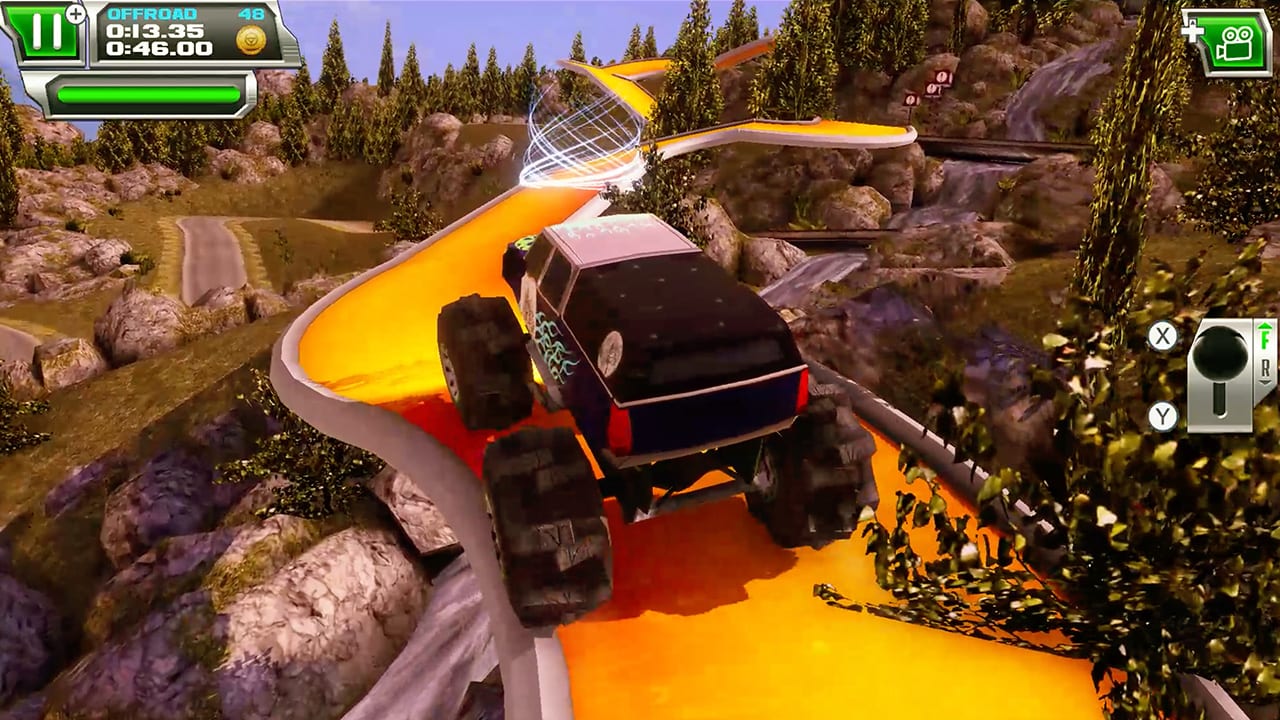Click the plus icon on the pause button
The image size is (1280, 720).
pos(75,13)
